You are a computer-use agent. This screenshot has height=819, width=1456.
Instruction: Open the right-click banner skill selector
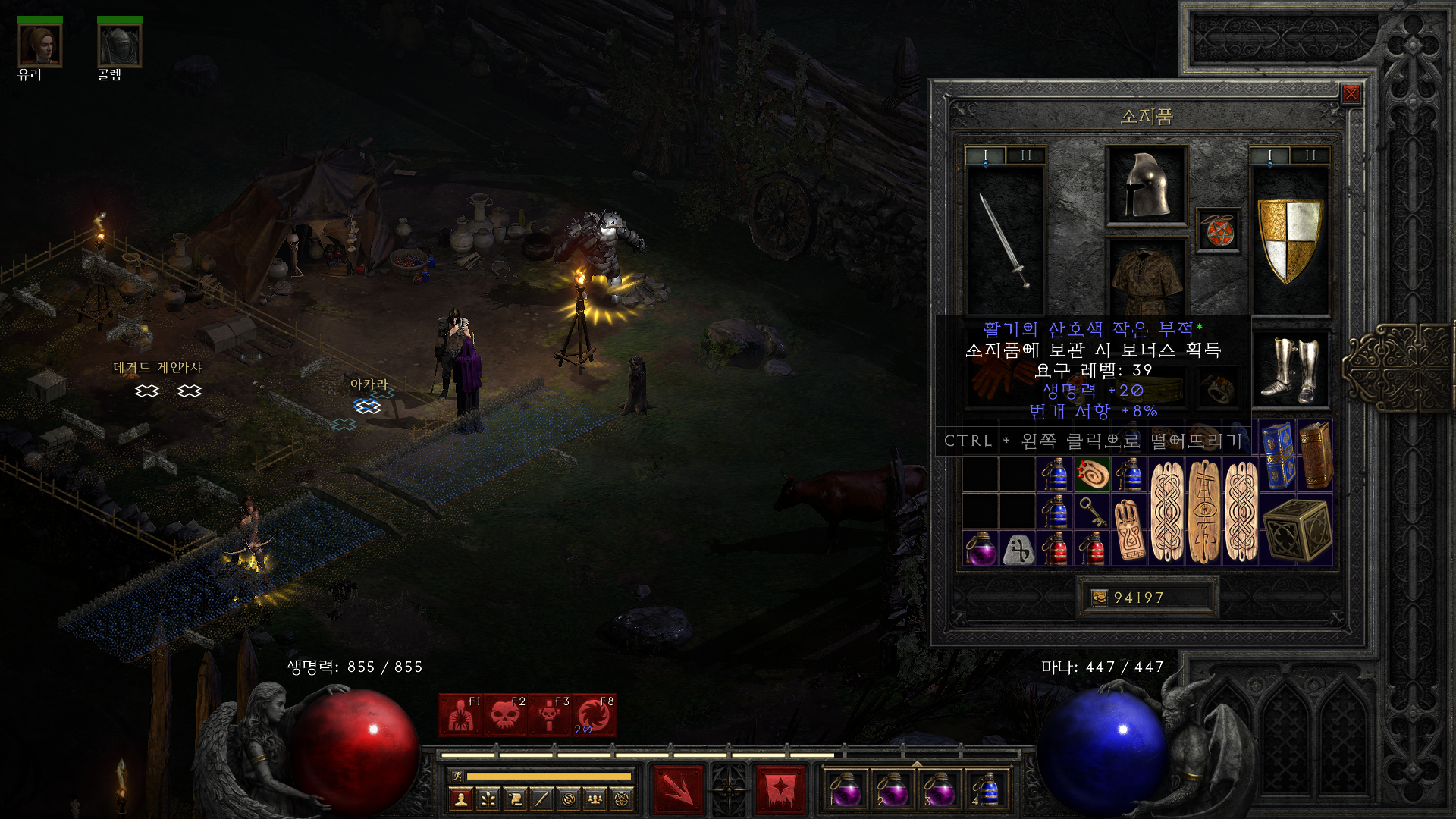pyautogui.click(x=780, y=789)
